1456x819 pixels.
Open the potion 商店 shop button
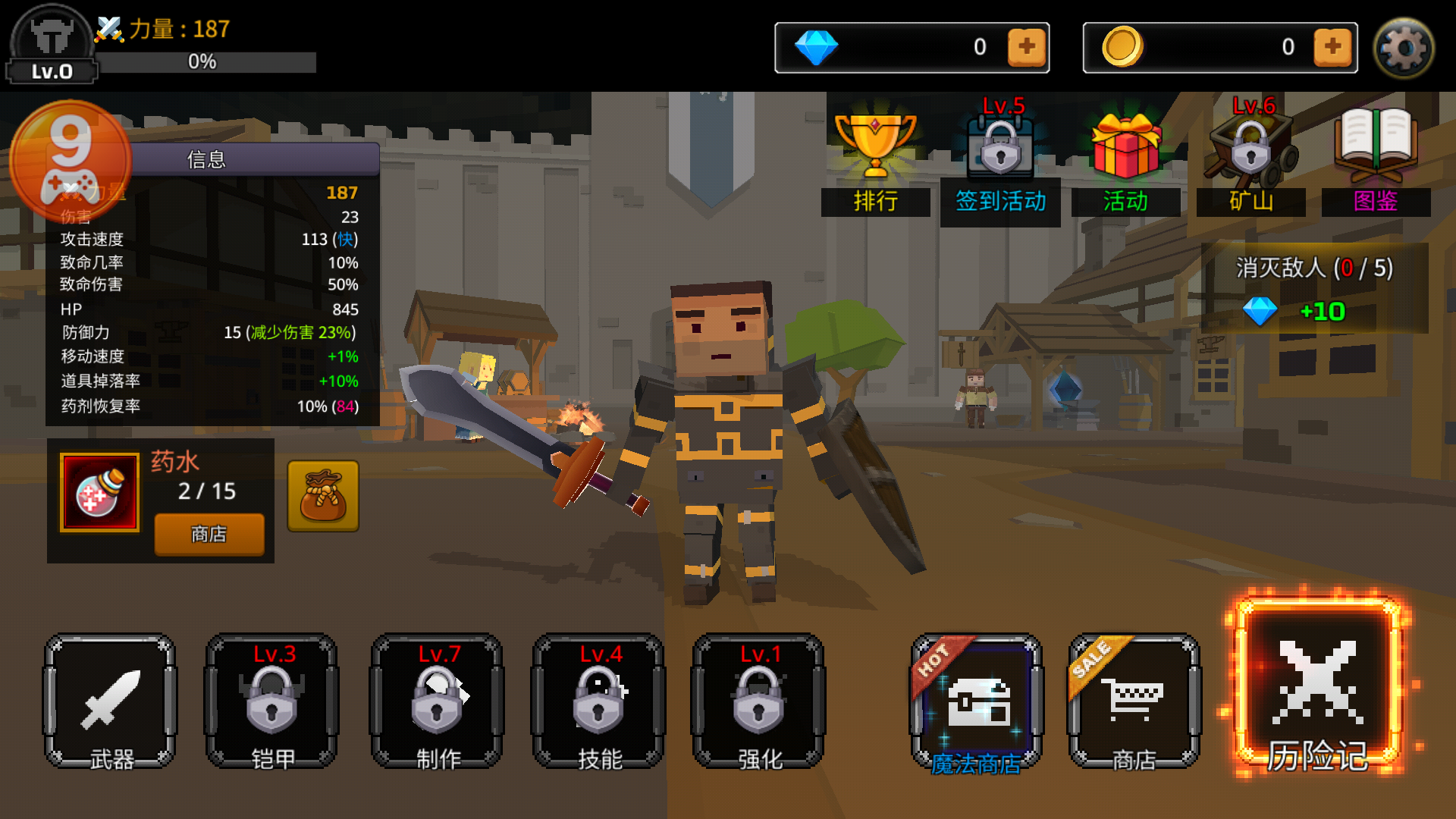click(x=209, y=534)
